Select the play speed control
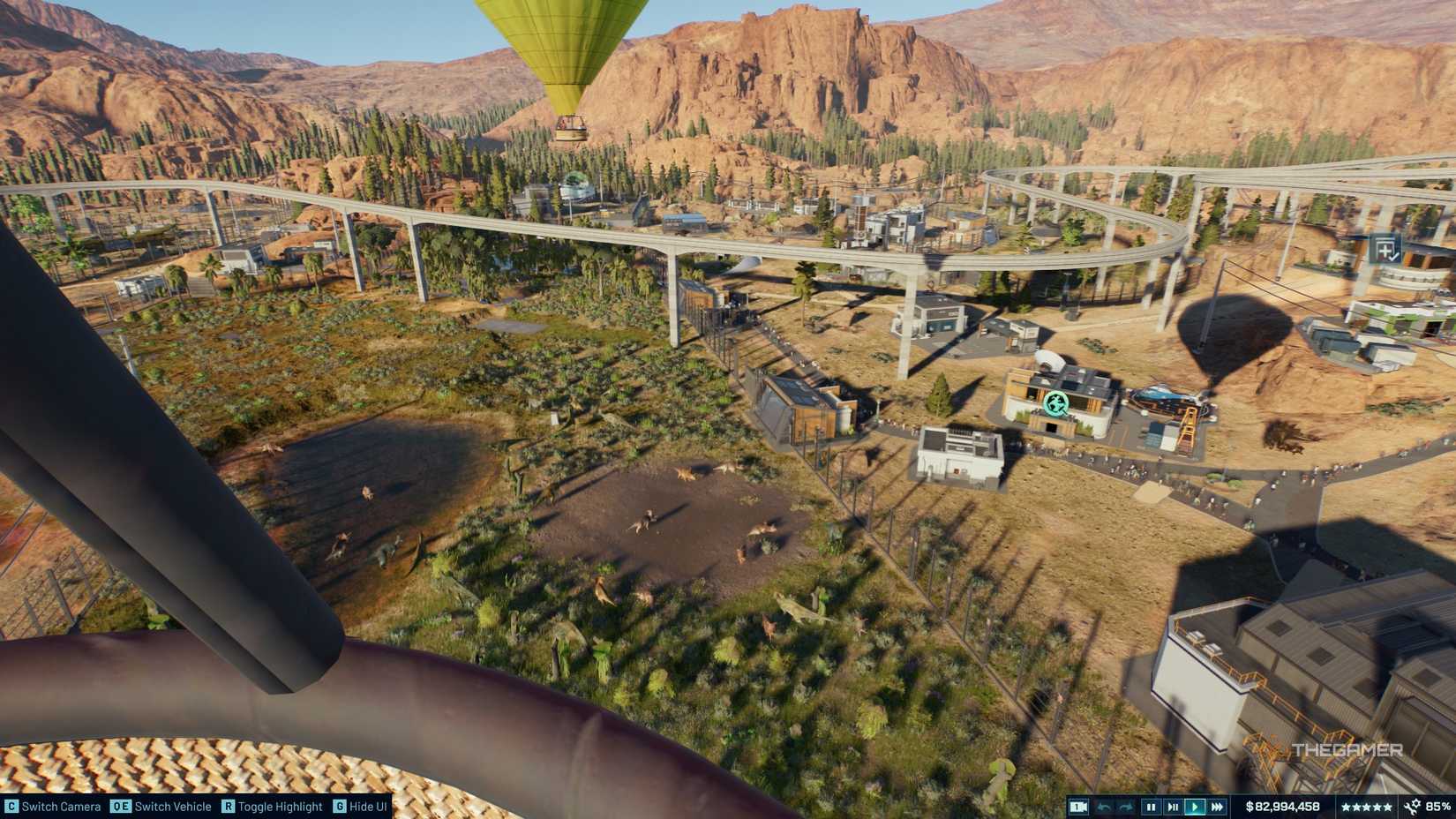1456x819 pixels. [1195, 806]
